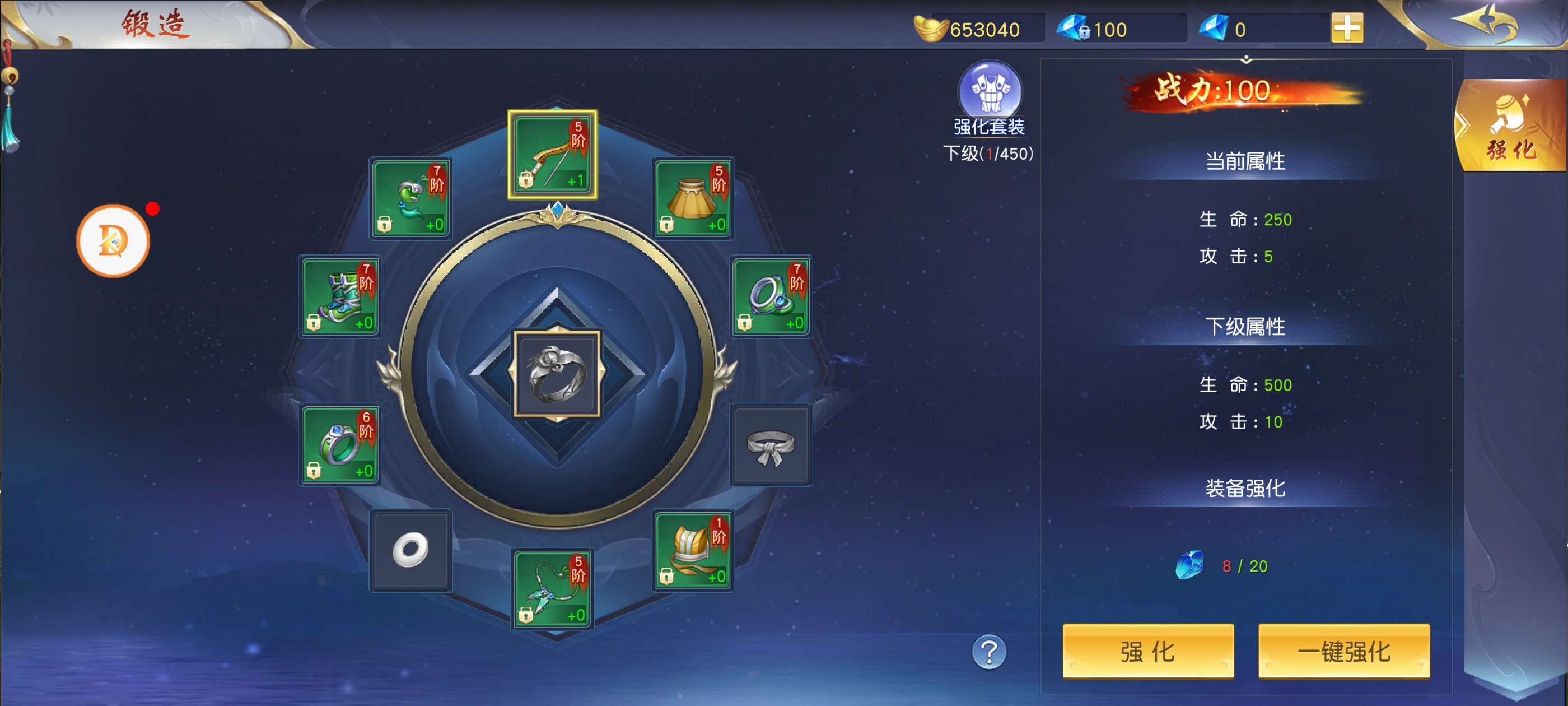The image size is (1568, 706).
Task: Click the central ring forge slot
Action: click(557, 374)
